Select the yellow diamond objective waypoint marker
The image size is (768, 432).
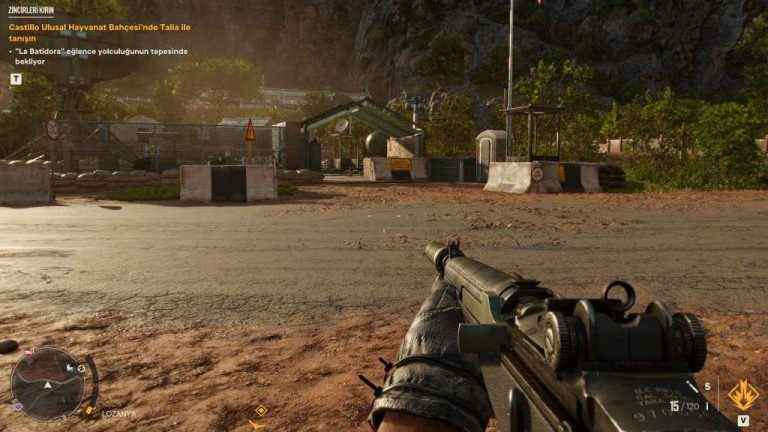tap(261, 410)
